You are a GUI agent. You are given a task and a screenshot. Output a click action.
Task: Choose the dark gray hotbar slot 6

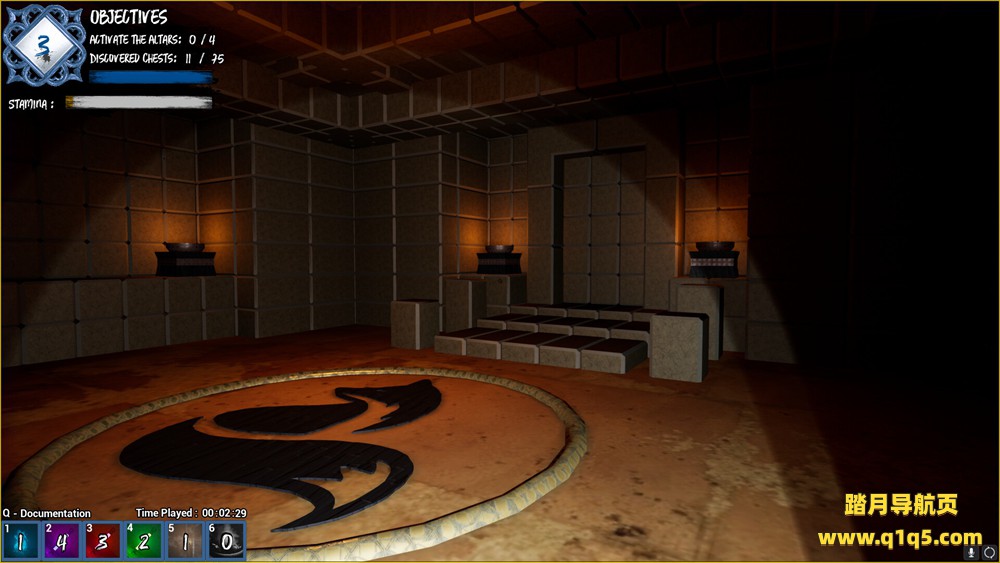(226, 541)
